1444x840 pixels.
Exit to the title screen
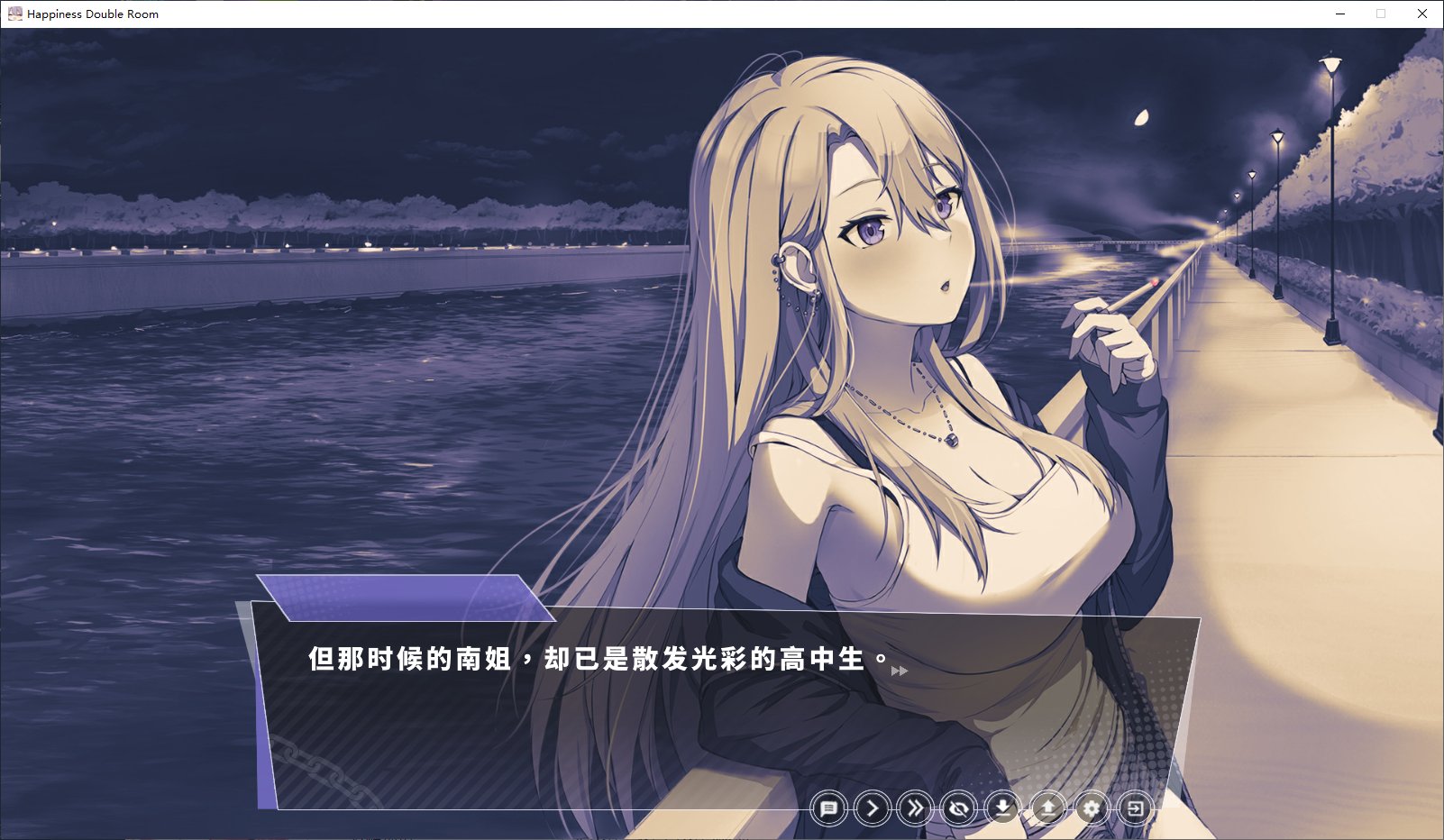(1135, 809)
